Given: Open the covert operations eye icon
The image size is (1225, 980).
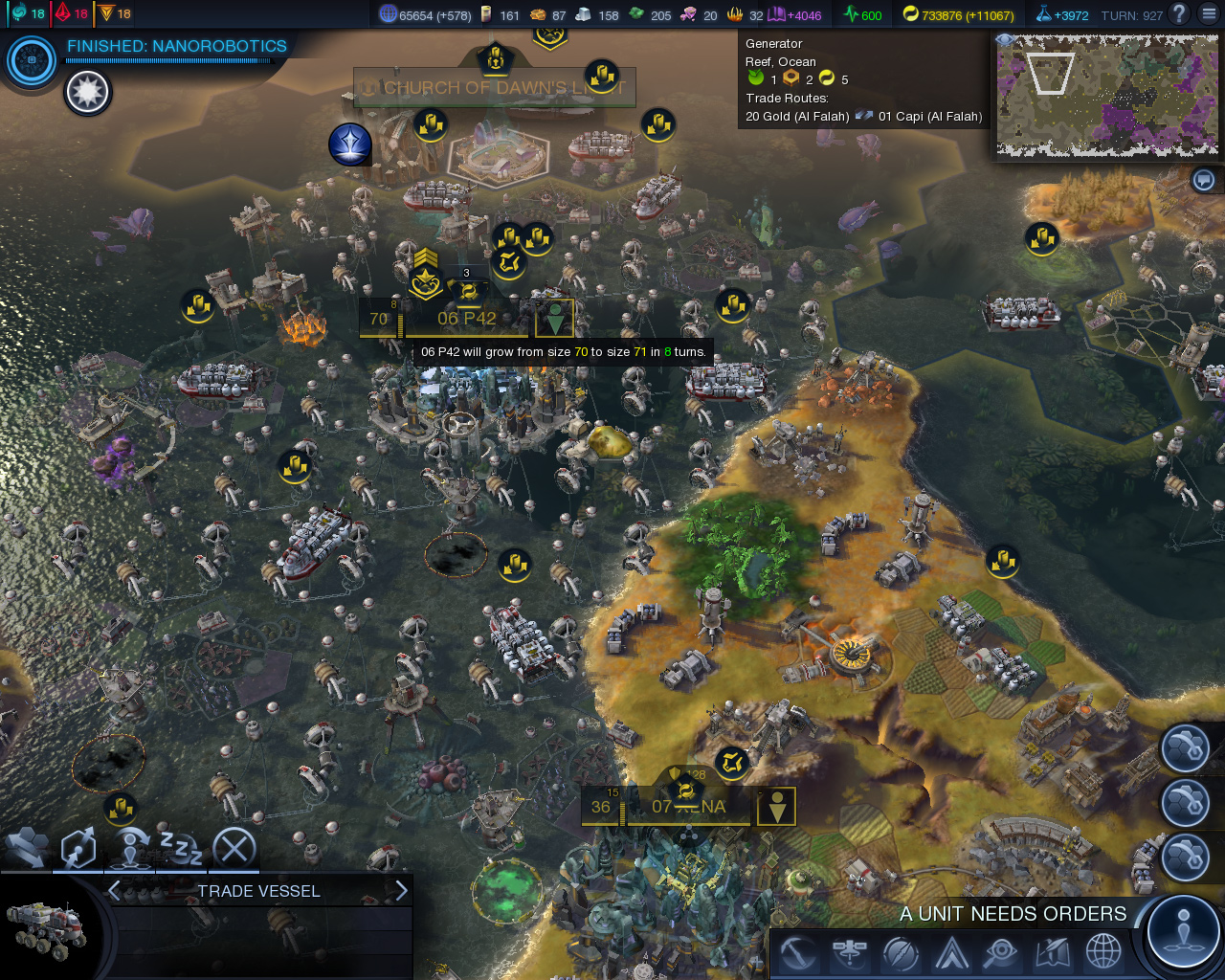Looking at the screenshot, I should 1001,953.
